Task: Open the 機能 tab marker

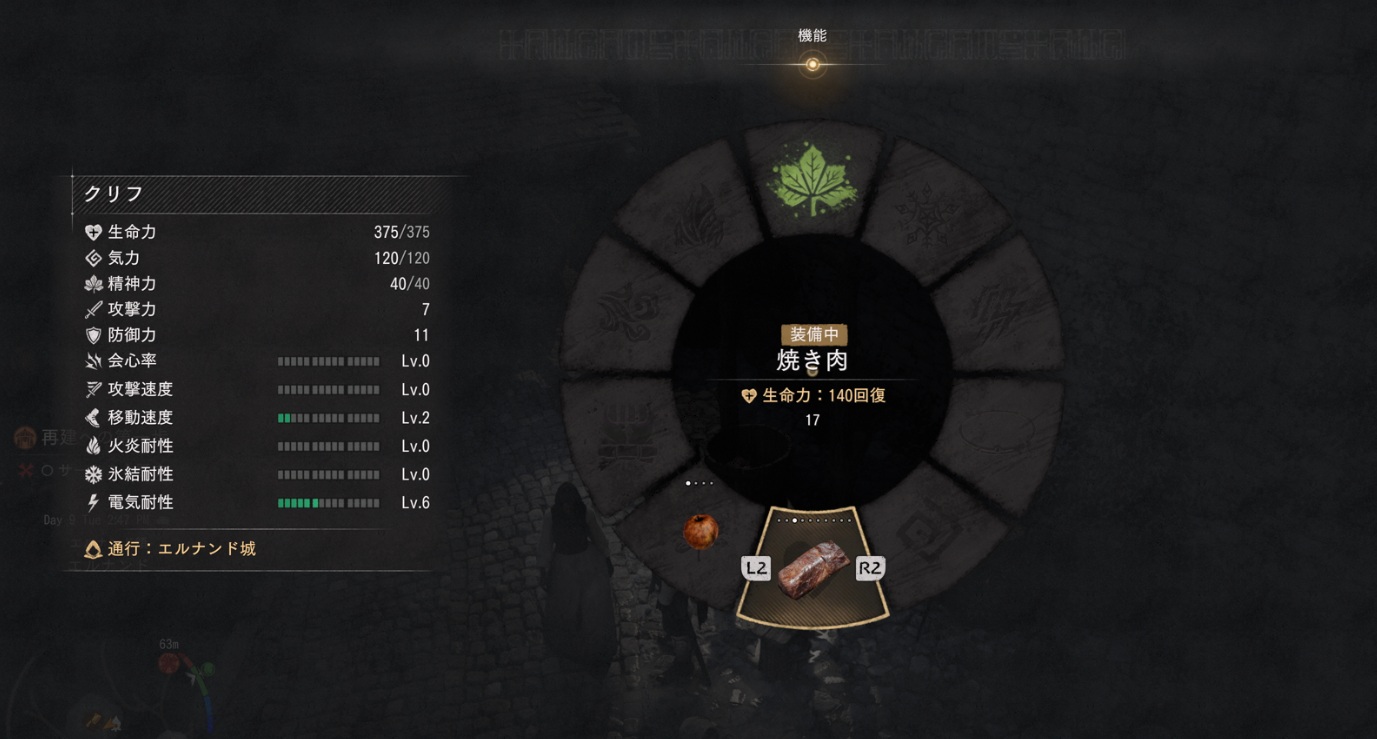Action: coord(812,64)
